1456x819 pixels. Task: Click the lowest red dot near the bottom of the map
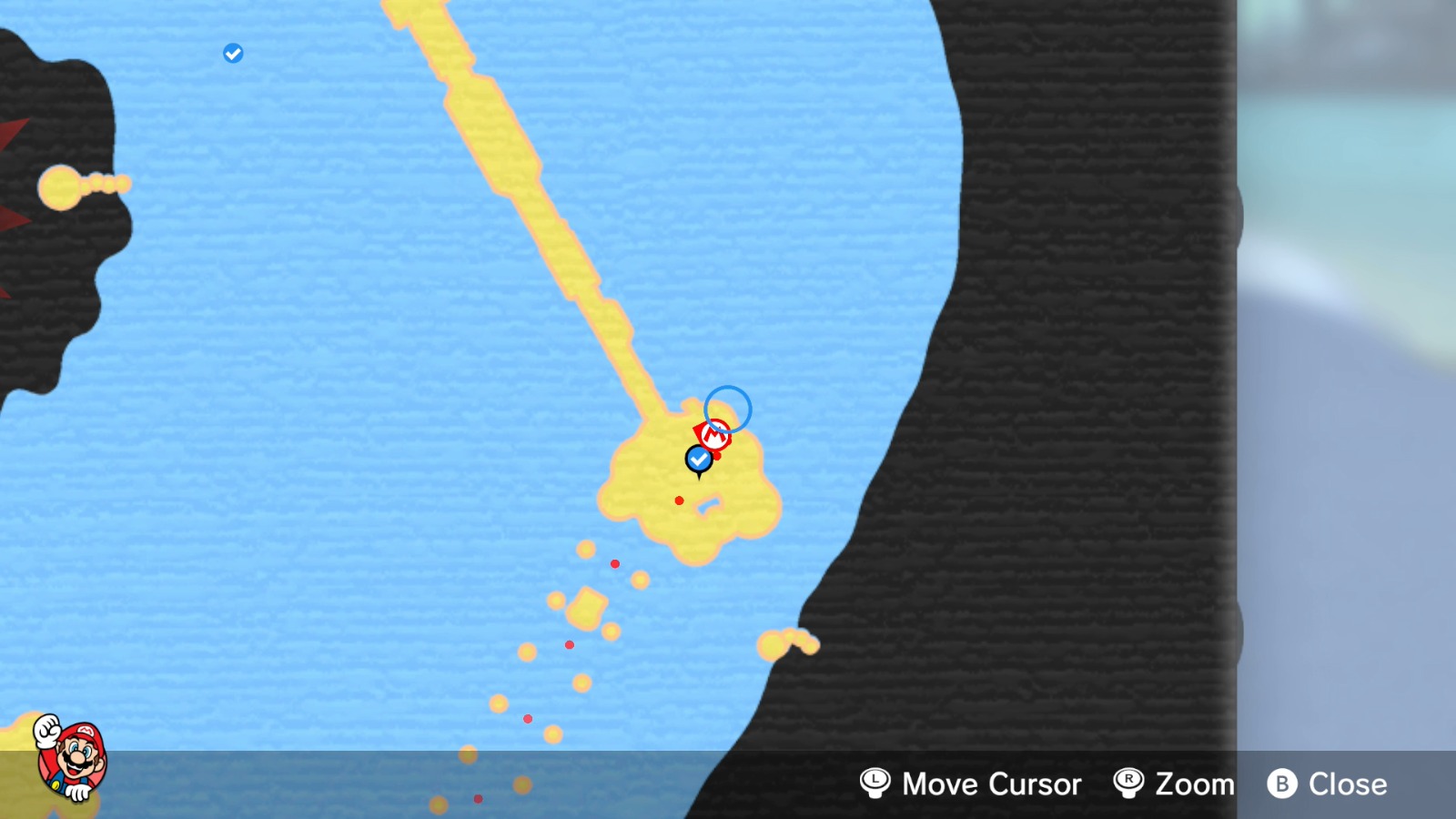[x=478, y=799]
